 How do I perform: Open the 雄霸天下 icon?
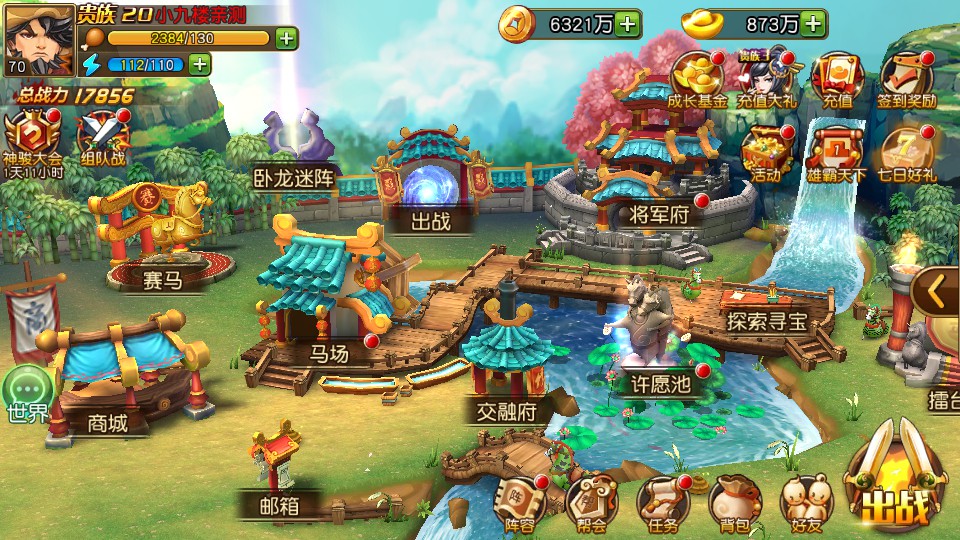click(836, 151)
